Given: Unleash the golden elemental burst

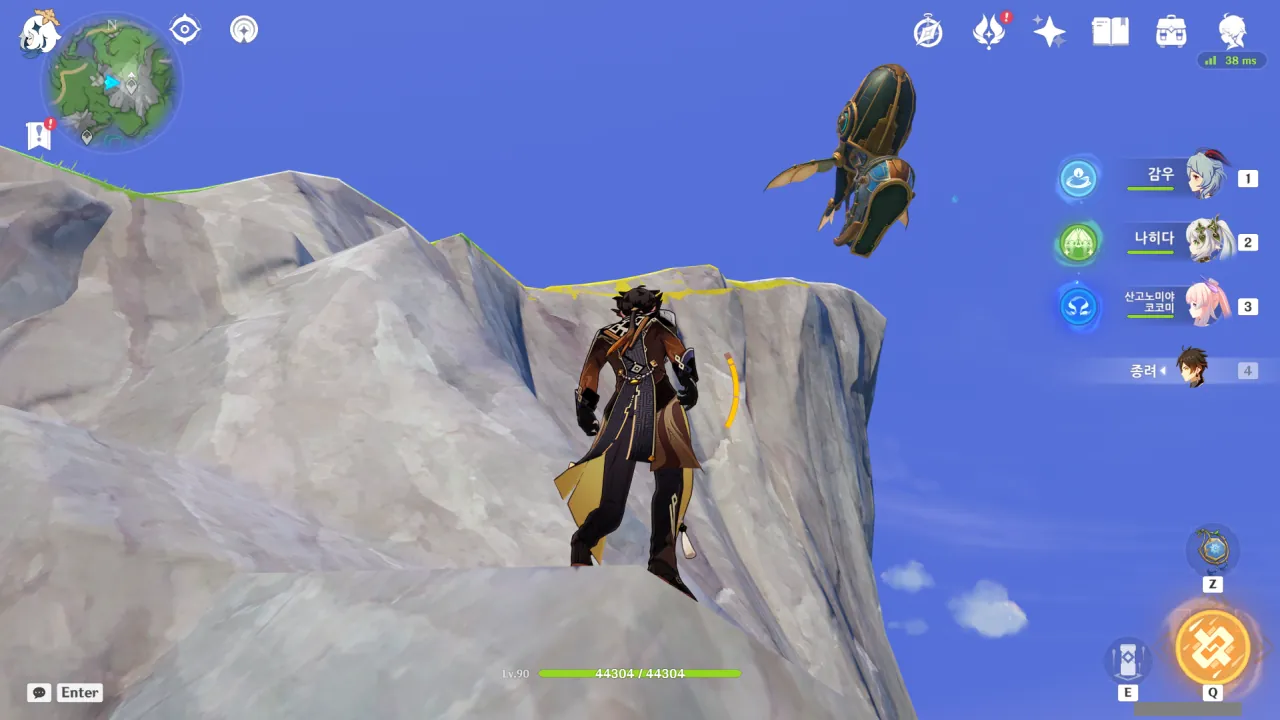Looking at the screenshot, I should [1212, 647].
